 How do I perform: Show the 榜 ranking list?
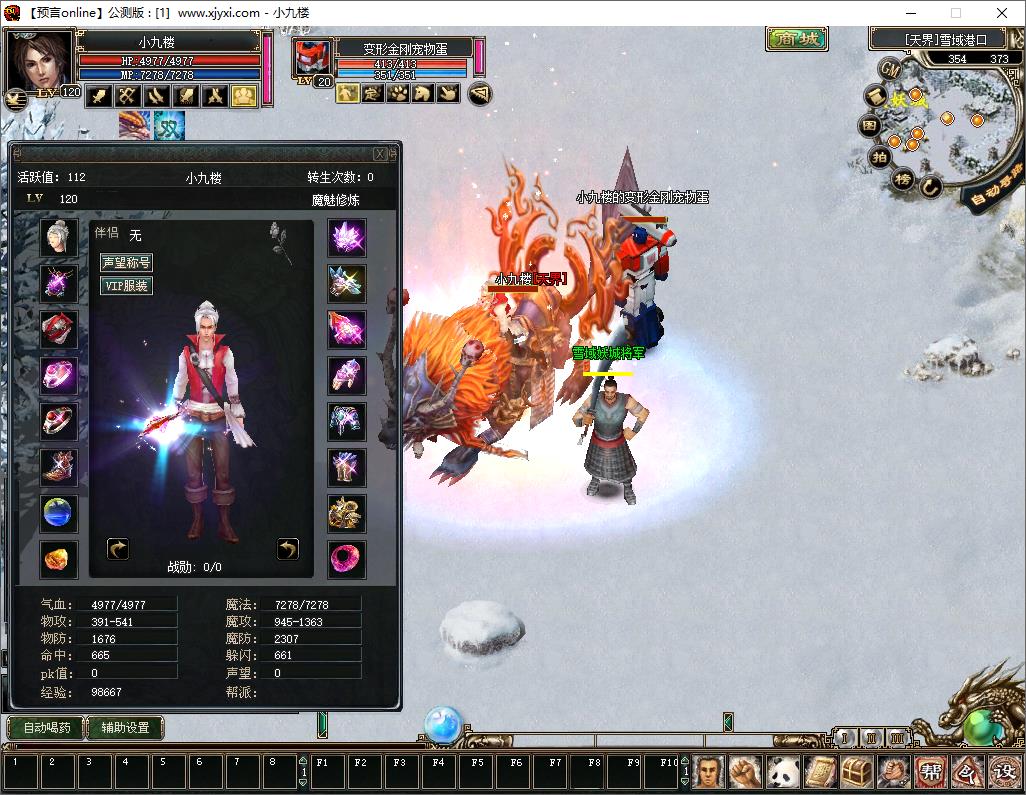(903, 180)
